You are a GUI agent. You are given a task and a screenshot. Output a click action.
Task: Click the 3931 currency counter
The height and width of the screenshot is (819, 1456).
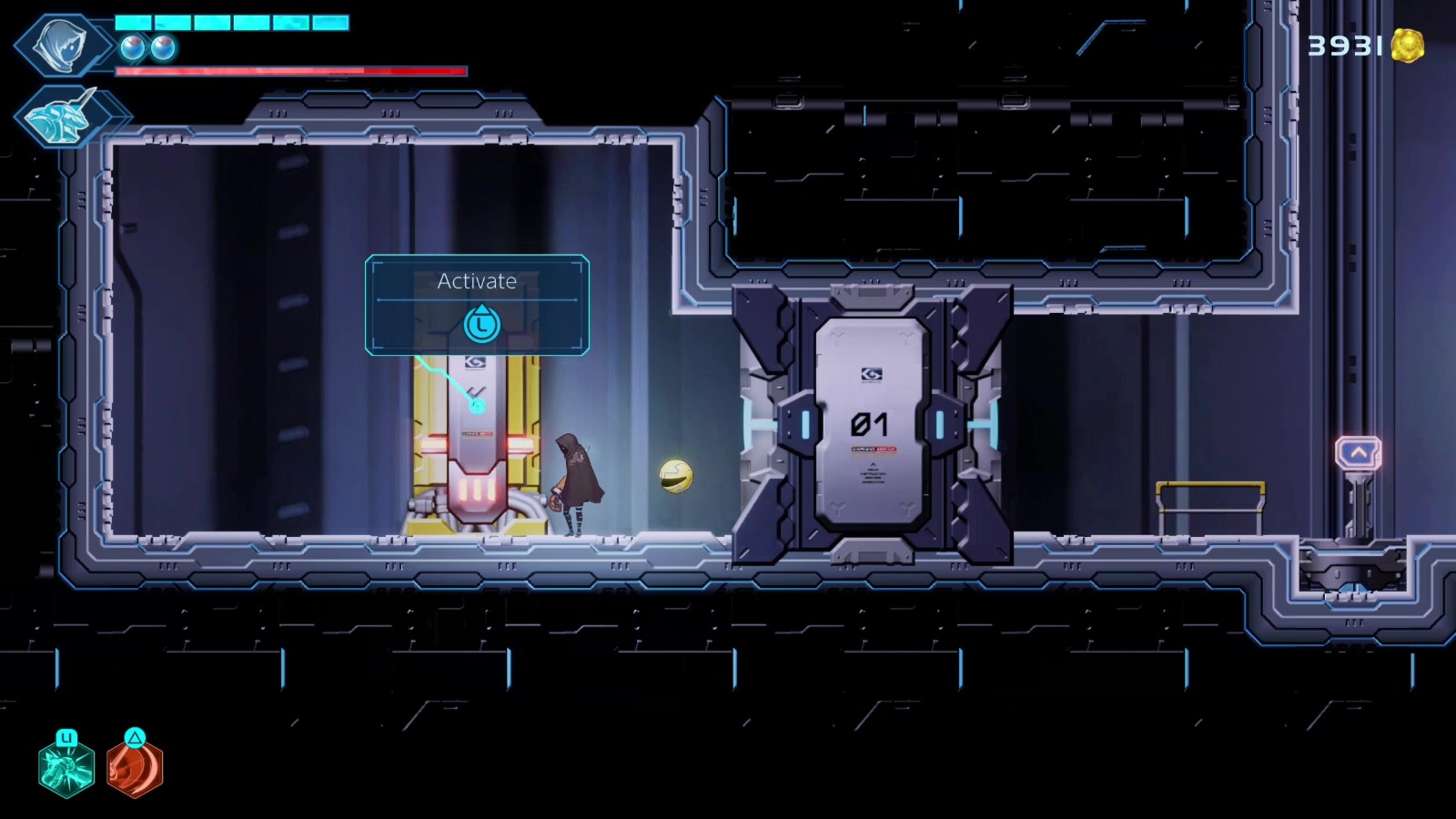[1345, 44]
